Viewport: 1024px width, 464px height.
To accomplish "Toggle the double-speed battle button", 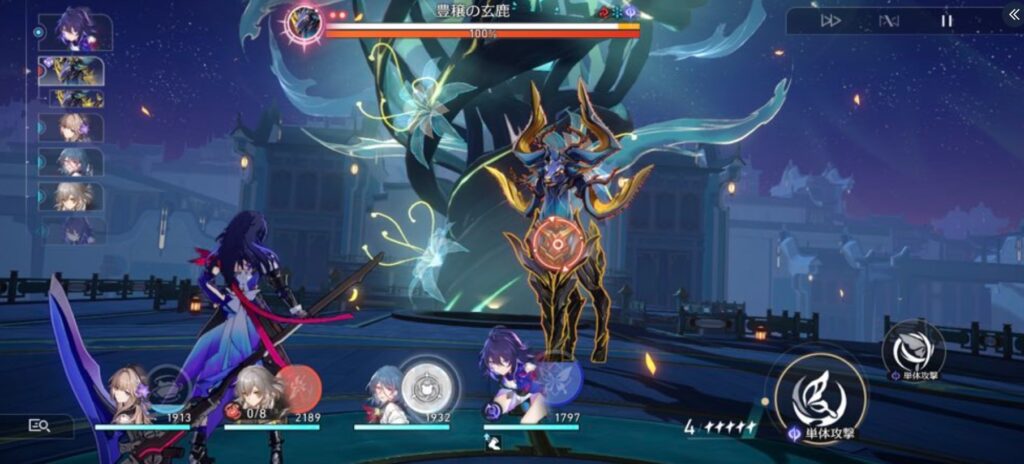I will (x=831, y=20).
